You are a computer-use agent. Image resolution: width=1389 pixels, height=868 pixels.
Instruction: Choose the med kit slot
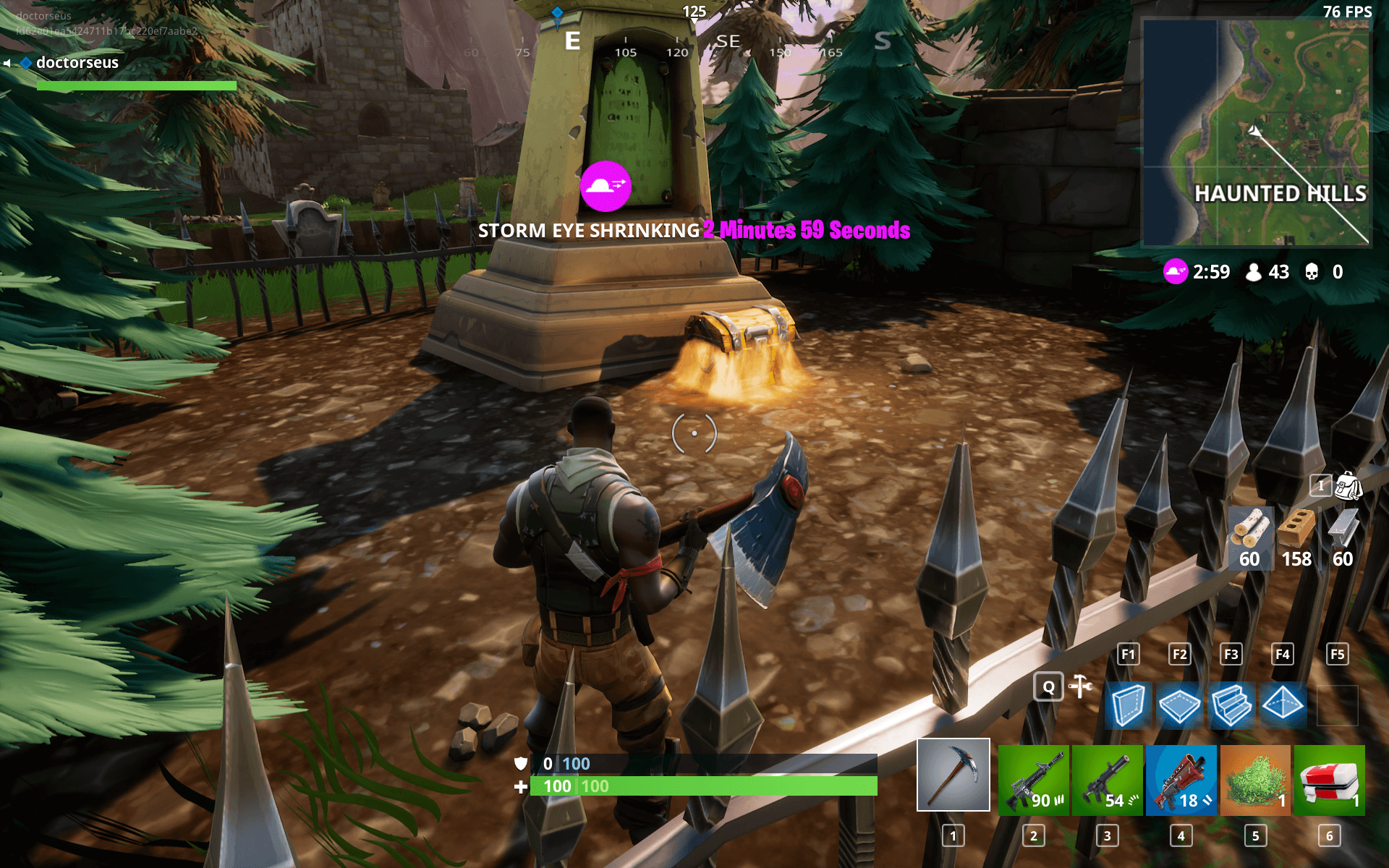coord(1329,780)
